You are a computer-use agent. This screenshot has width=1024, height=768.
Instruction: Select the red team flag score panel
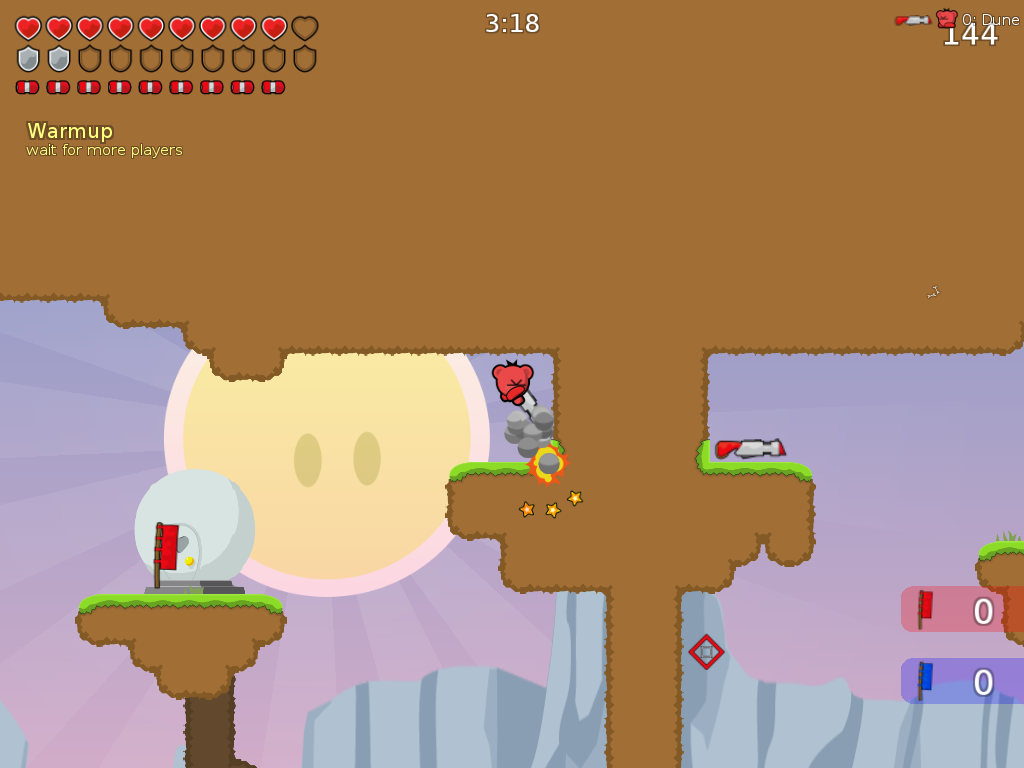961,609
